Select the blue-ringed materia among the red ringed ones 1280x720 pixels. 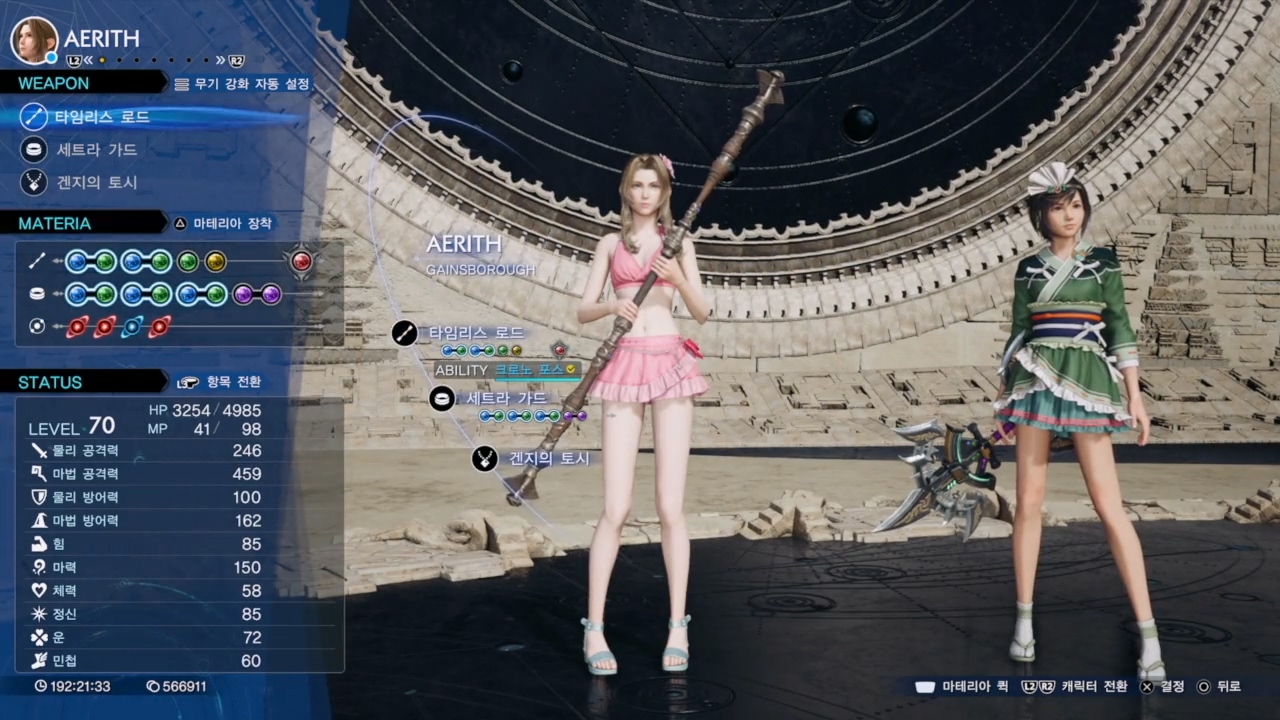(132, 327)
